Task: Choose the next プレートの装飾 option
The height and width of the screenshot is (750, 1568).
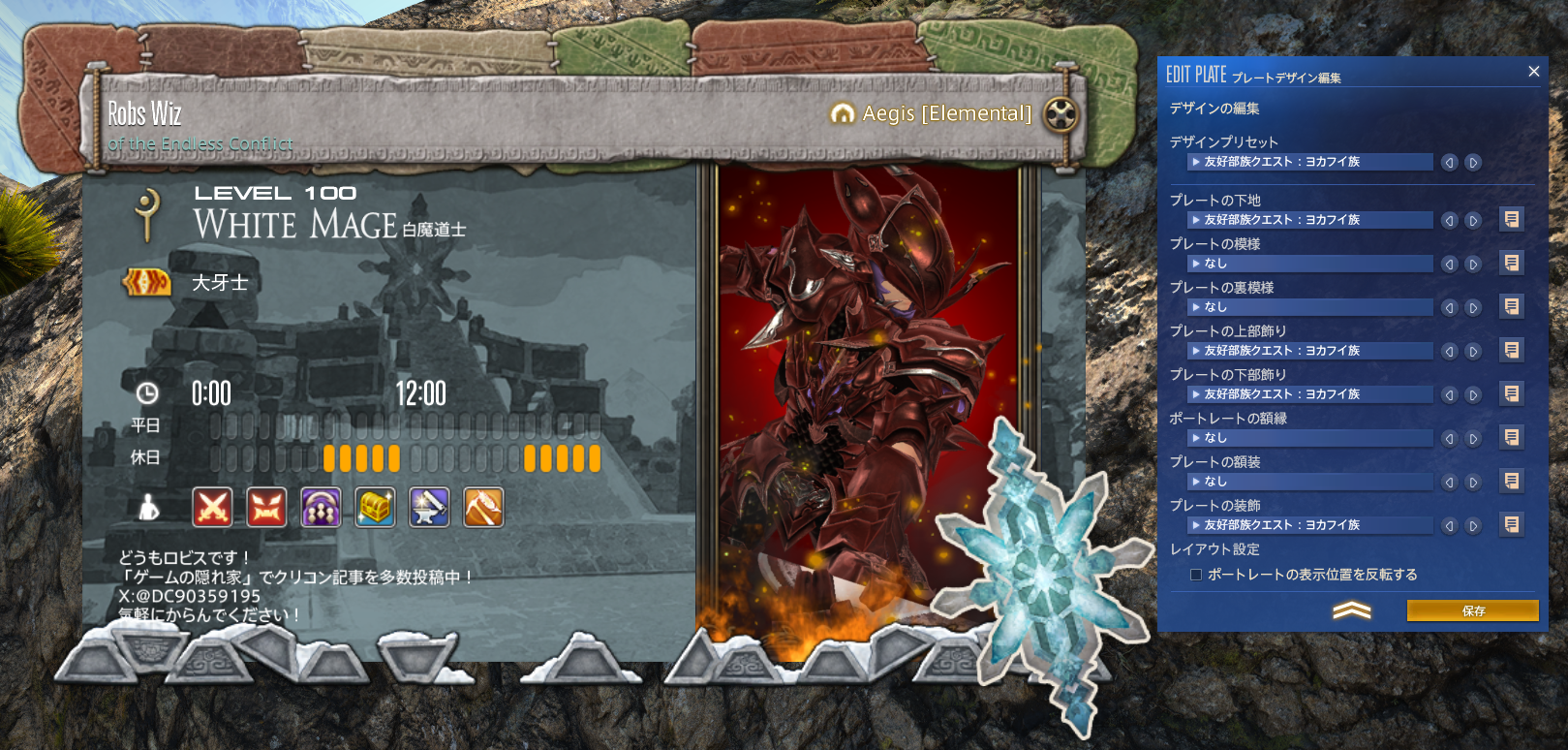Action: pos(1473,525)
